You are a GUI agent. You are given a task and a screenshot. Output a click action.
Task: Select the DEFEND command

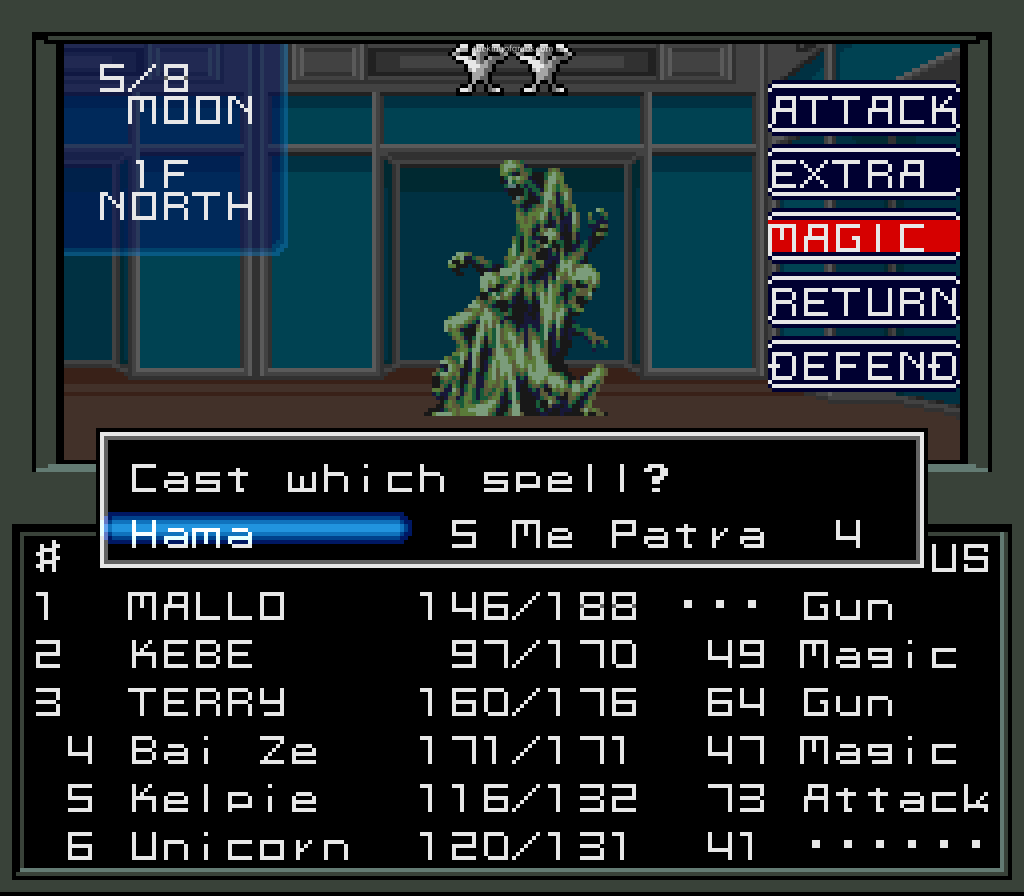click(864, 365)
